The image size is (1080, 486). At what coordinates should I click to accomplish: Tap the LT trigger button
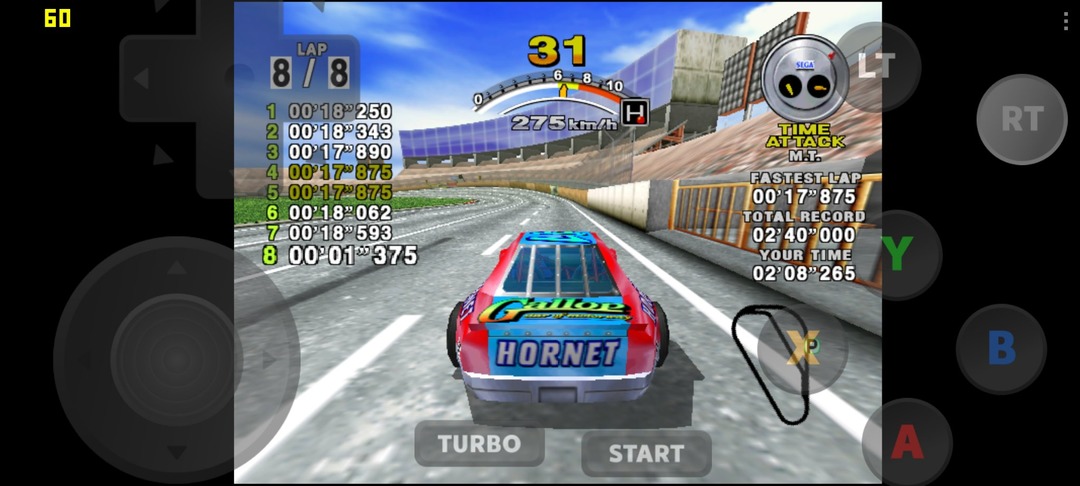tap(877, 66)
